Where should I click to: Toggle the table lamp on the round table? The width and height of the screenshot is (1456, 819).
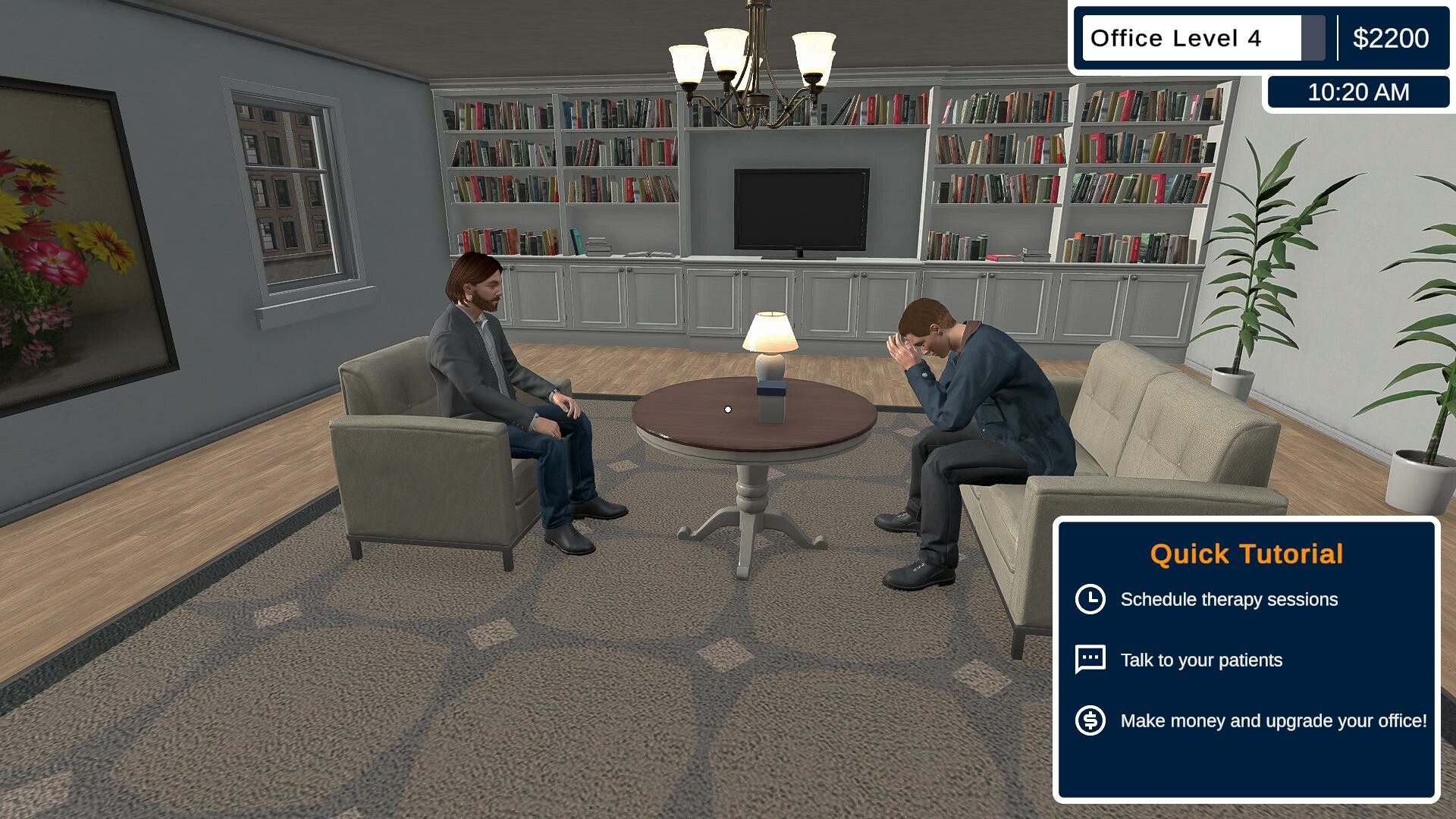click(770, 341)
